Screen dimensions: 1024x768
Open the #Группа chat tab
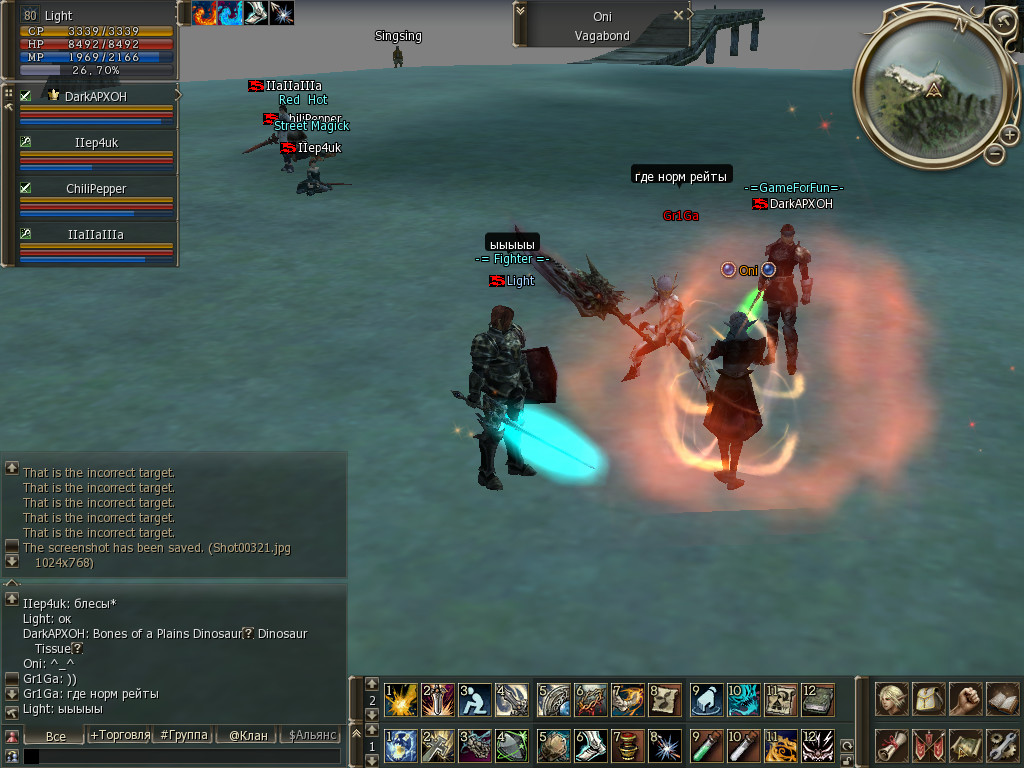(183, 736)
